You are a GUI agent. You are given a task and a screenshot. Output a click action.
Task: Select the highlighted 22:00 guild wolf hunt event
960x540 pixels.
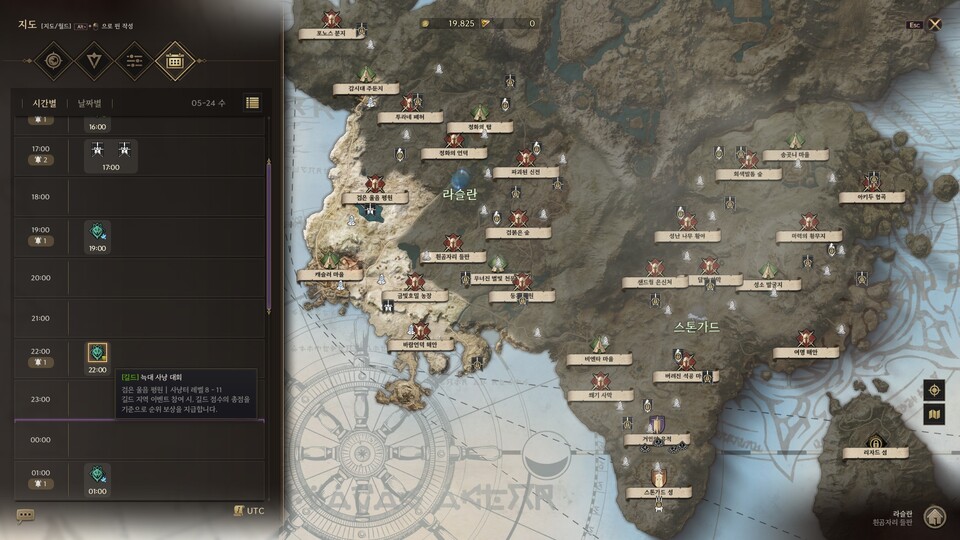tap(97, 353)
